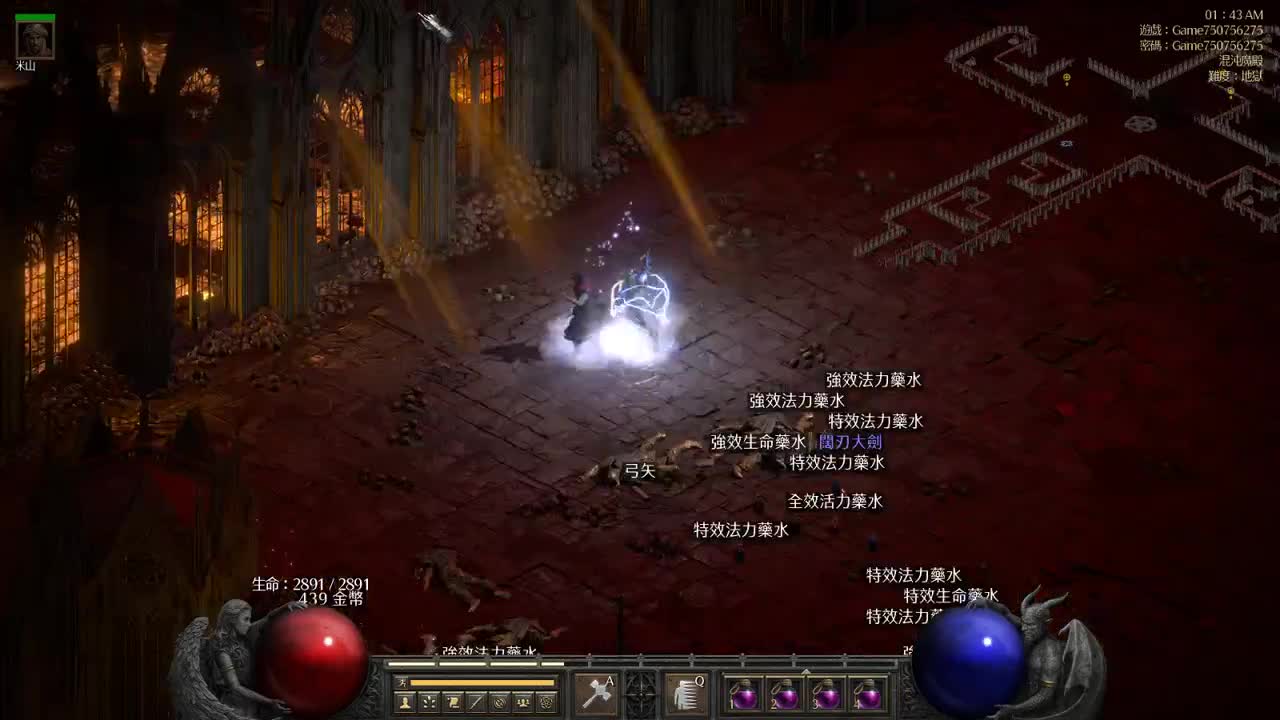Expand the potion belt with the small arrow
The width and height of the screenshot is (1280, 720).
tap(806, 673)
